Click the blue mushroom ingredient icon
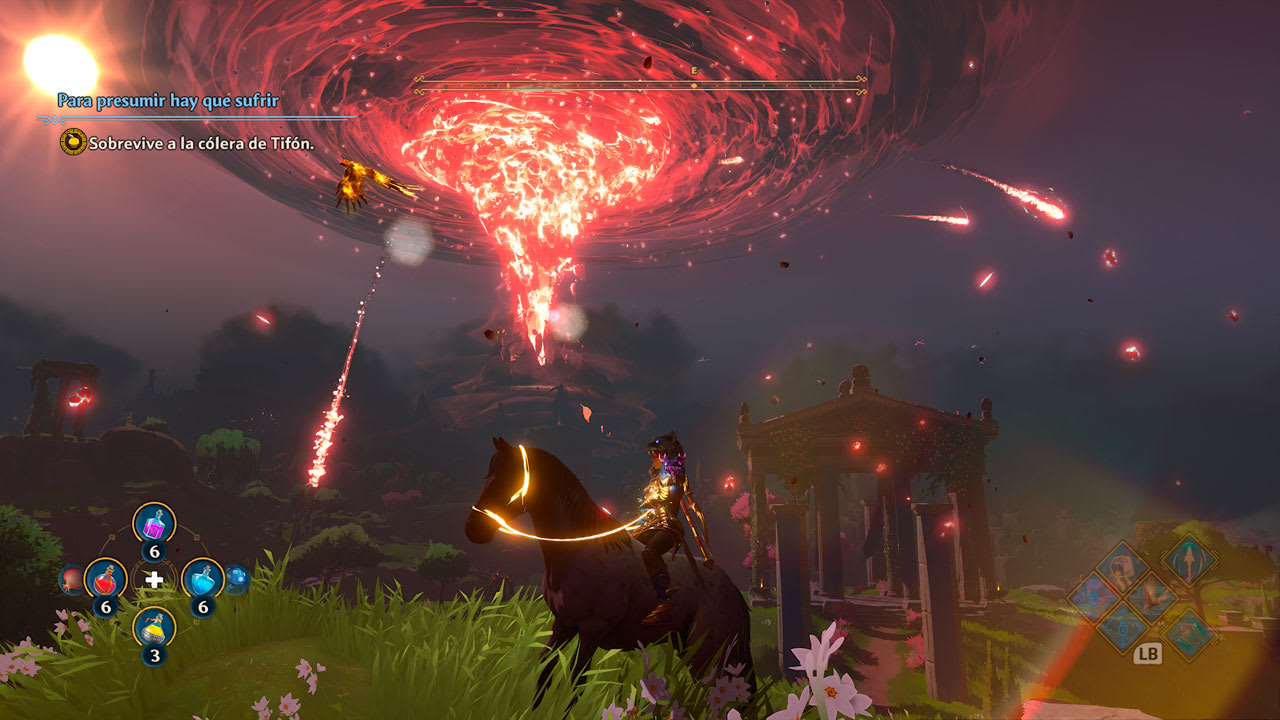1280x720 pixels. (x=236, y=578)
